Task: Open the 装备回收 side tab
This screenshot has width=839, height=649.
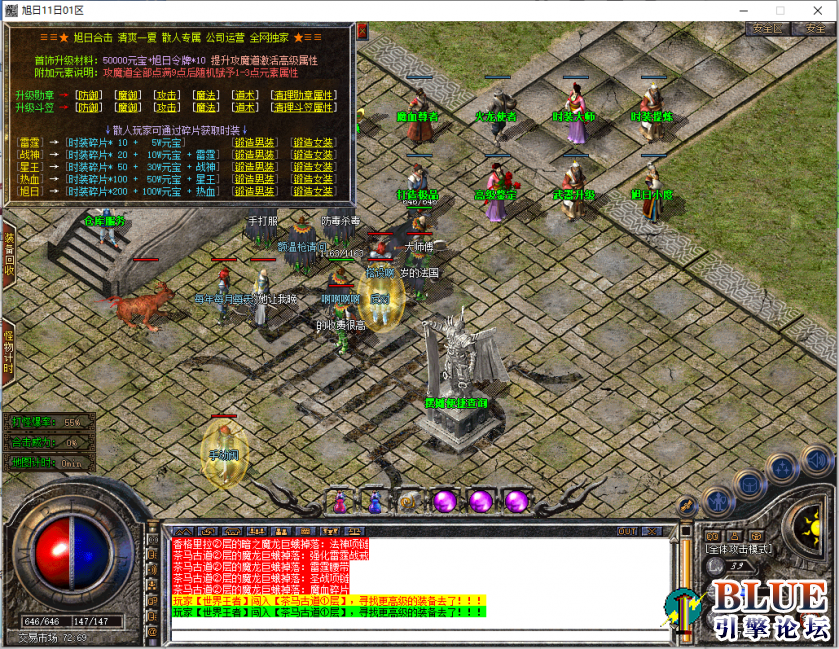Action: point(8,253)
